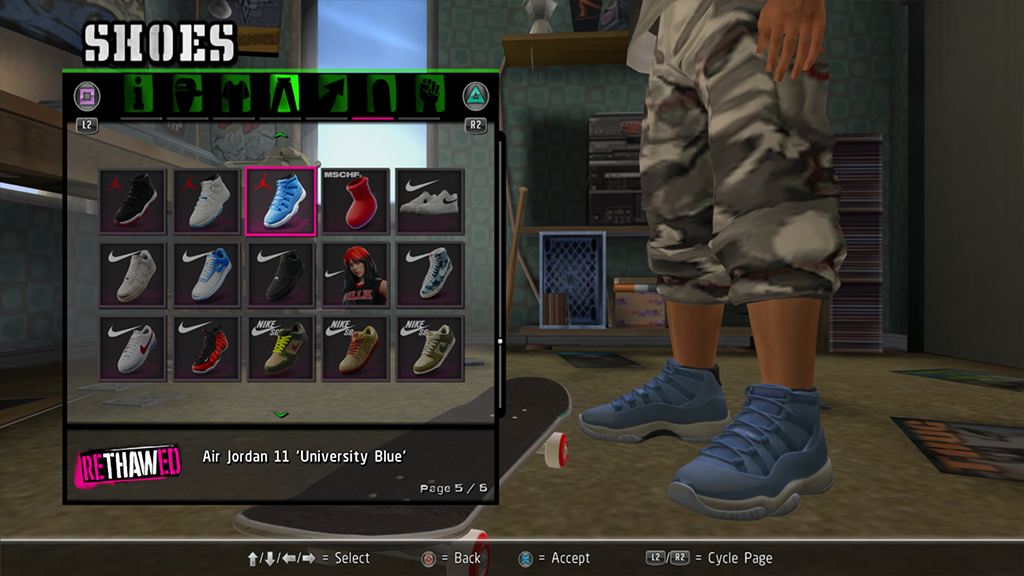The height and width of the screenshot is (576, 1024).
Task: Equip the MSCHF big red boot
Action: [x=354, y=202]
